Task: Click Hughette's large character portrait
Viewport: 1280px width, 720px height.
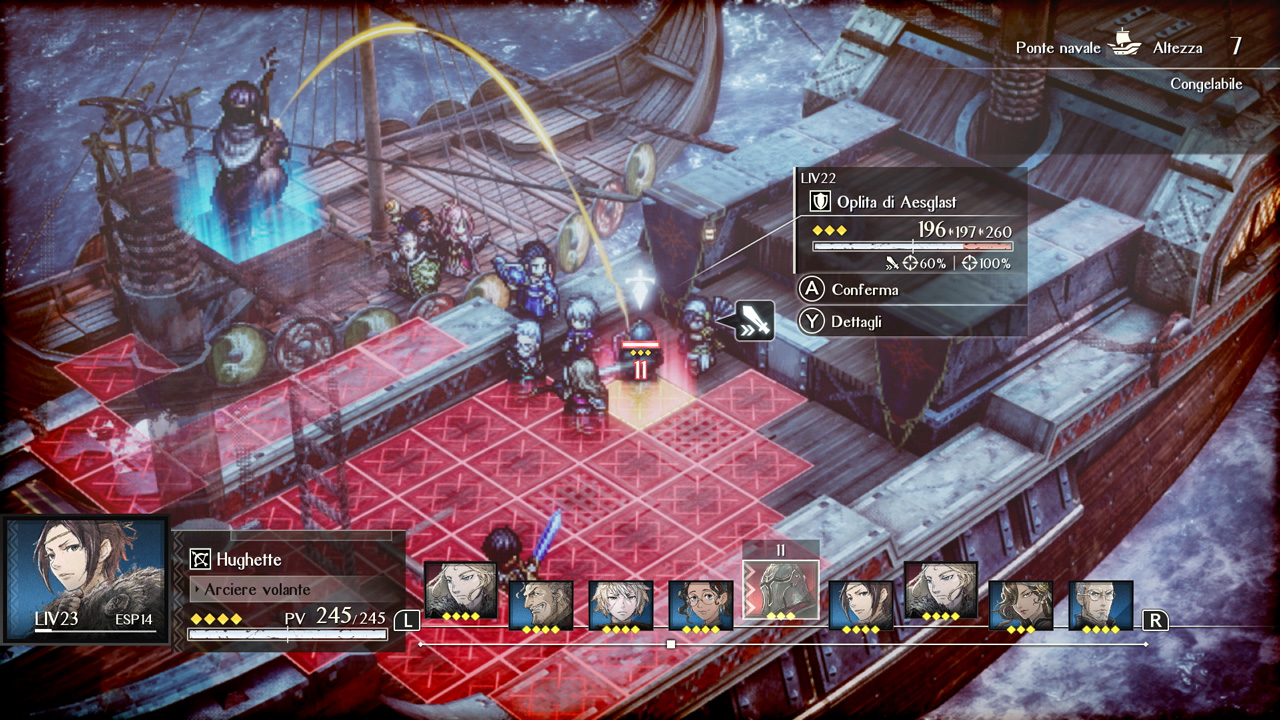Action: (86, 578)
